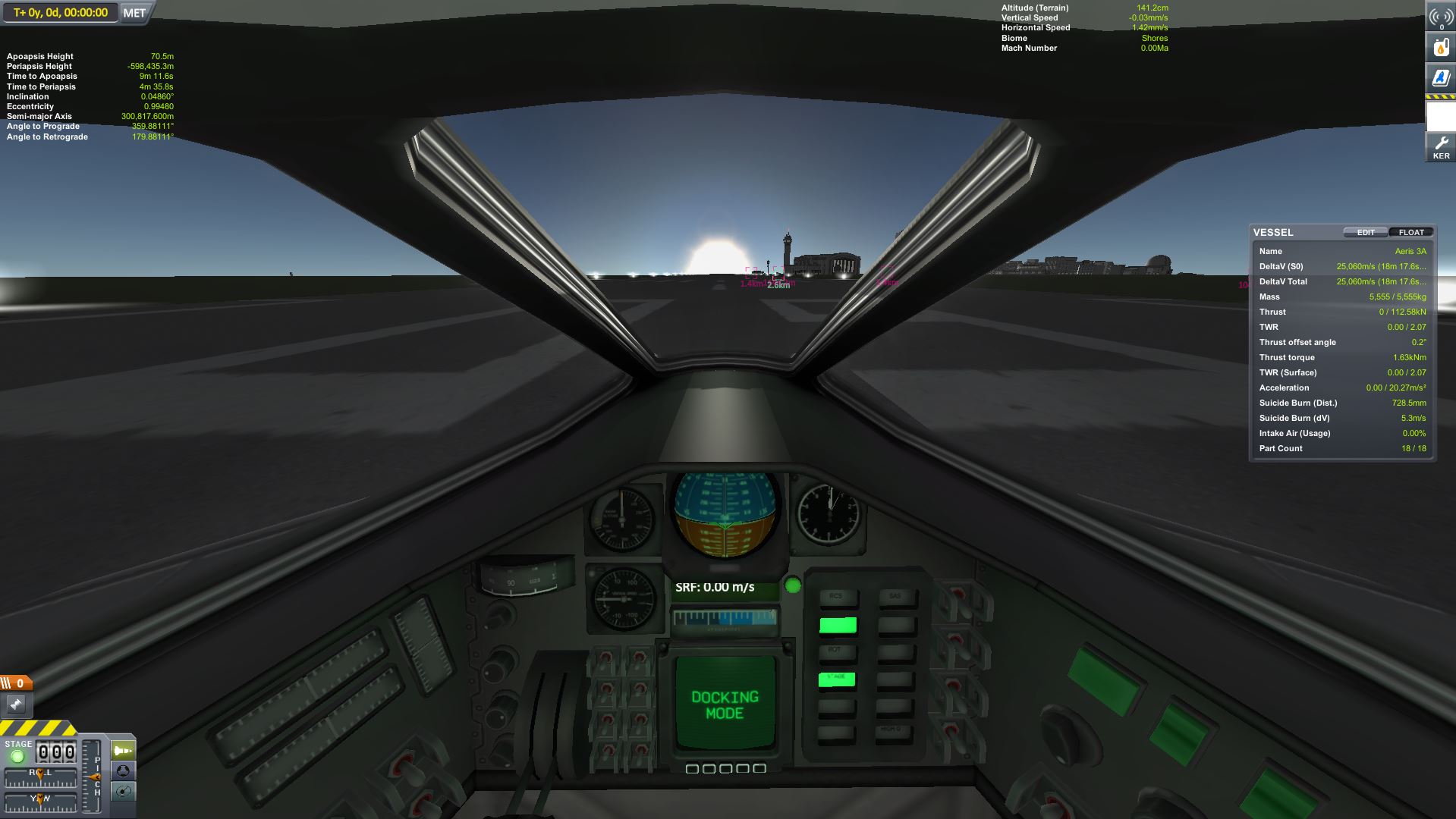
Task: Select the orange stage 0 header
Action: pos(16,683)
